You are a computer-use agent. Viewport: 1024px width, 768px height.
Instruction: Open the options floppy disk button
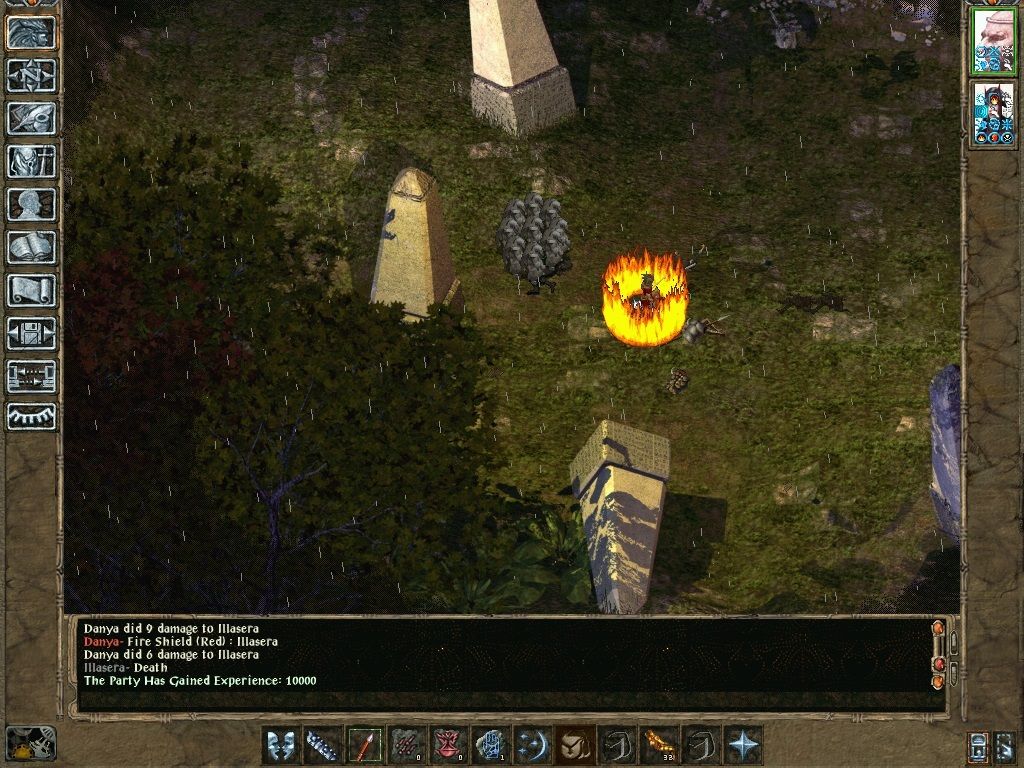(x=31, y=333)
